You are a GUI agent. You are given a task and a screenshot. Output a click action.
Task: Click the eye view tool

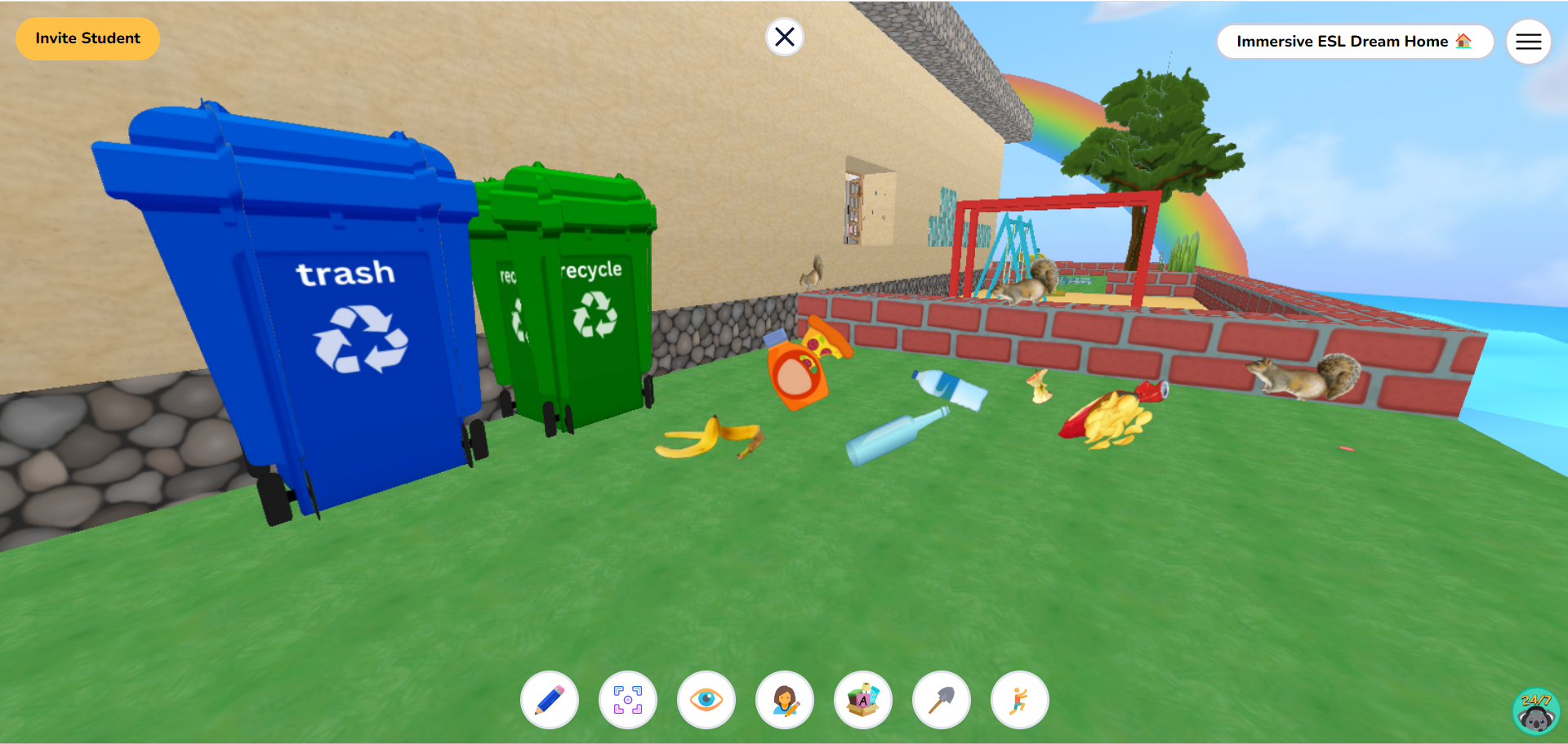(706, 700)
